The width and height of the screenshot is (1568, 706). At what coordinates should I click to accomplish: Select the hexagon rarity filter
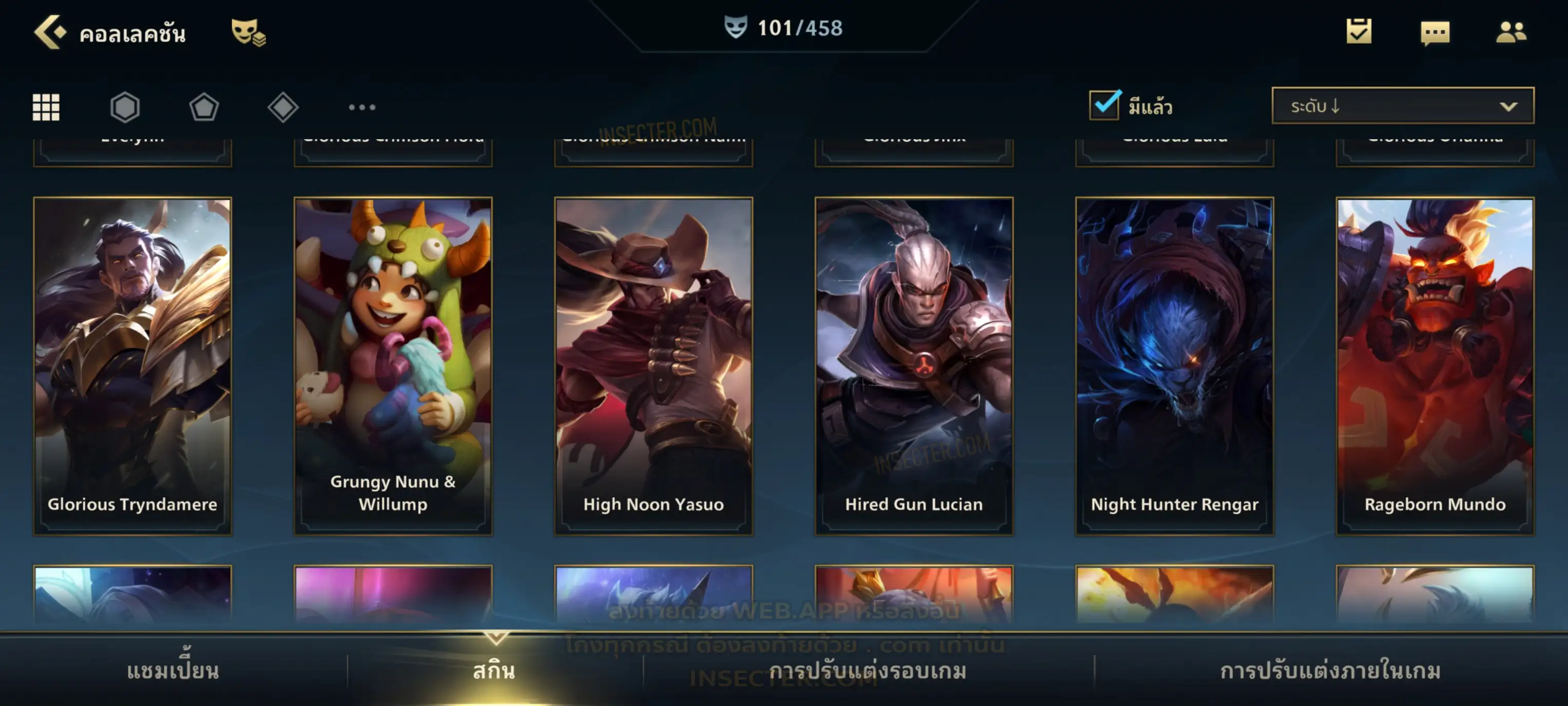(x=125, y=107)
